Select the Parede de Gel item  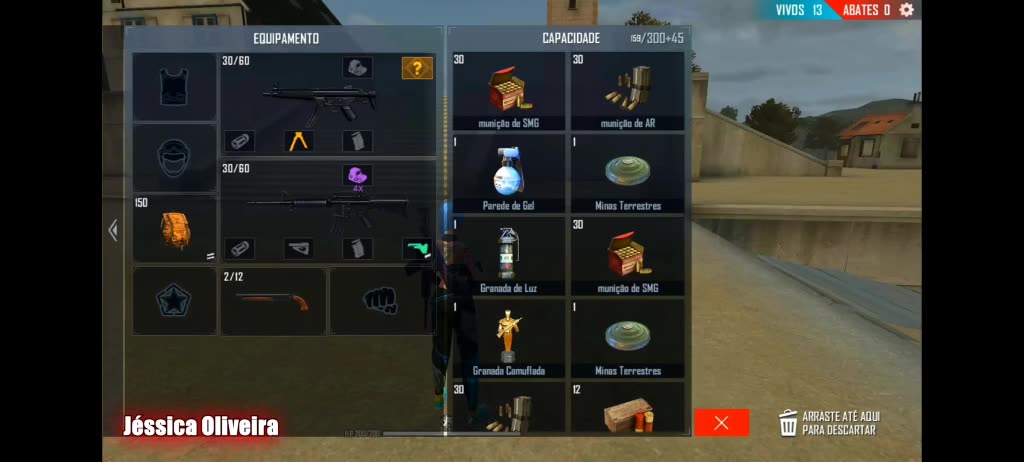tap(509, 173)
